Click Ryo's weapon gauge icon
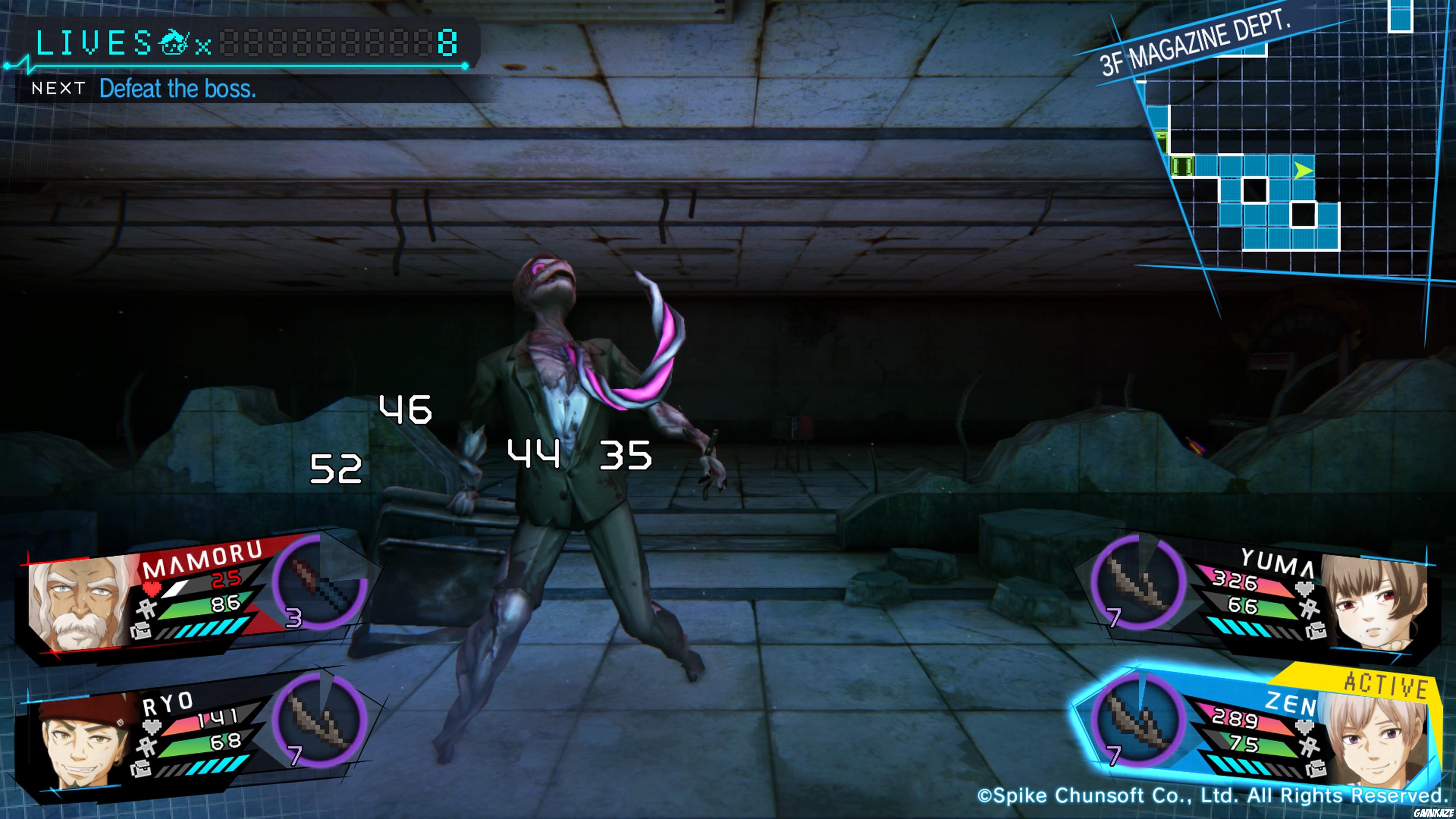 320,720
